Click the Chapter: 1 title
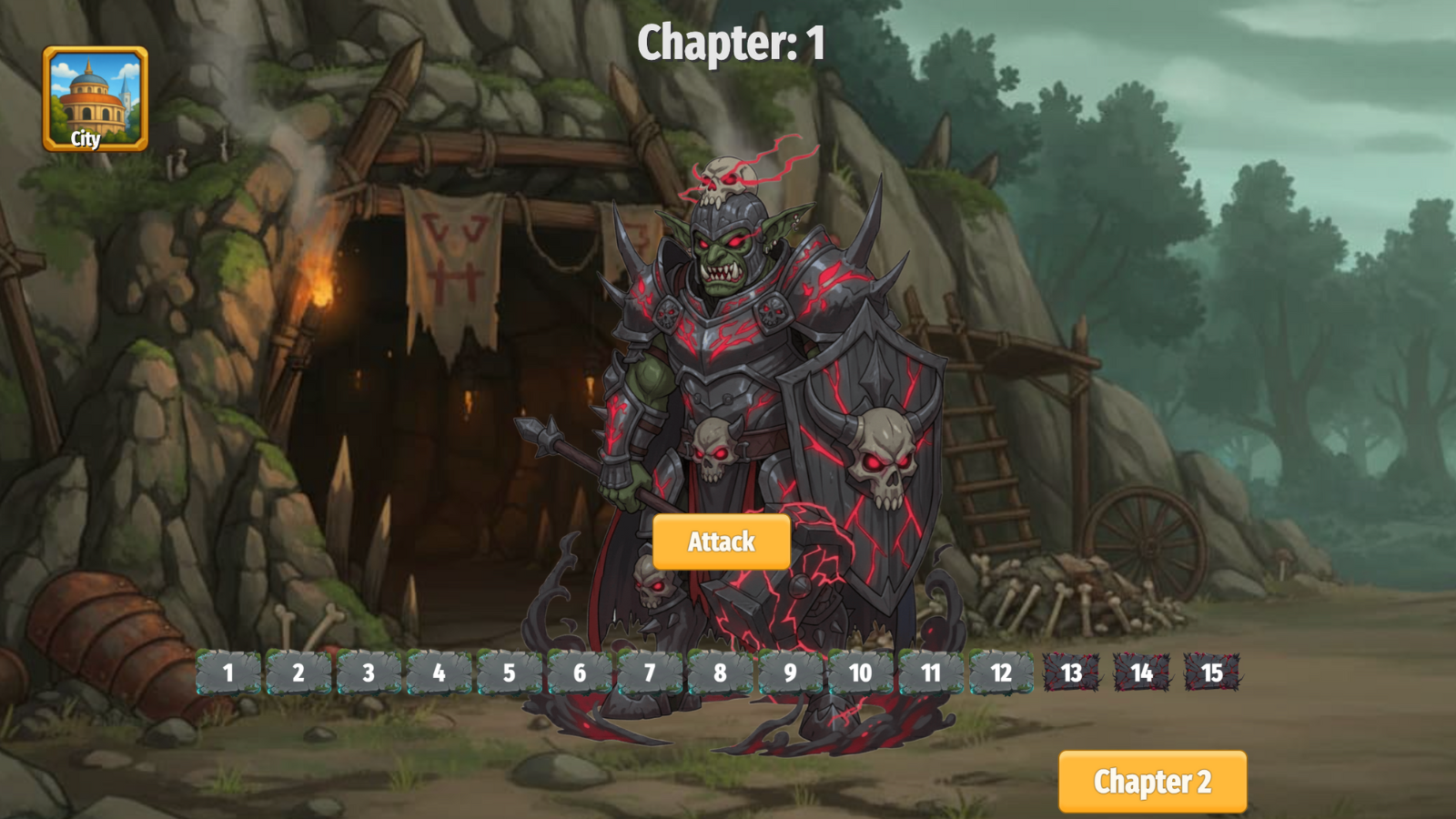Viewport: 1456px width, 819px height. (732, 41)
